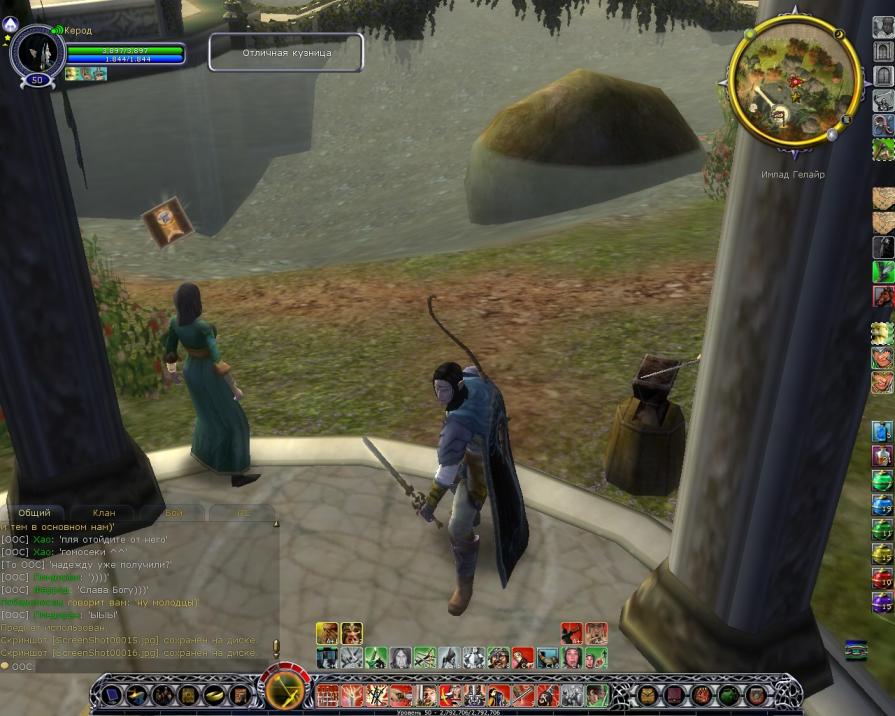Image resolution: width=895 pixels, height=716 pixels.
Task: Open the Бой combat log tab
Action: 174,513
